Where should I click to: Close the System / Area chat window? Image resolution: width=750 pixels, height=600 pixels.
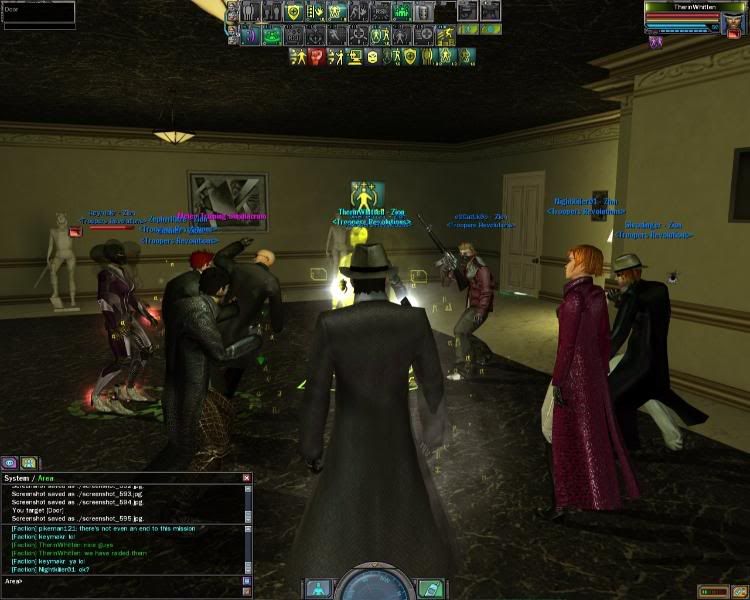(x=246, y=479)
